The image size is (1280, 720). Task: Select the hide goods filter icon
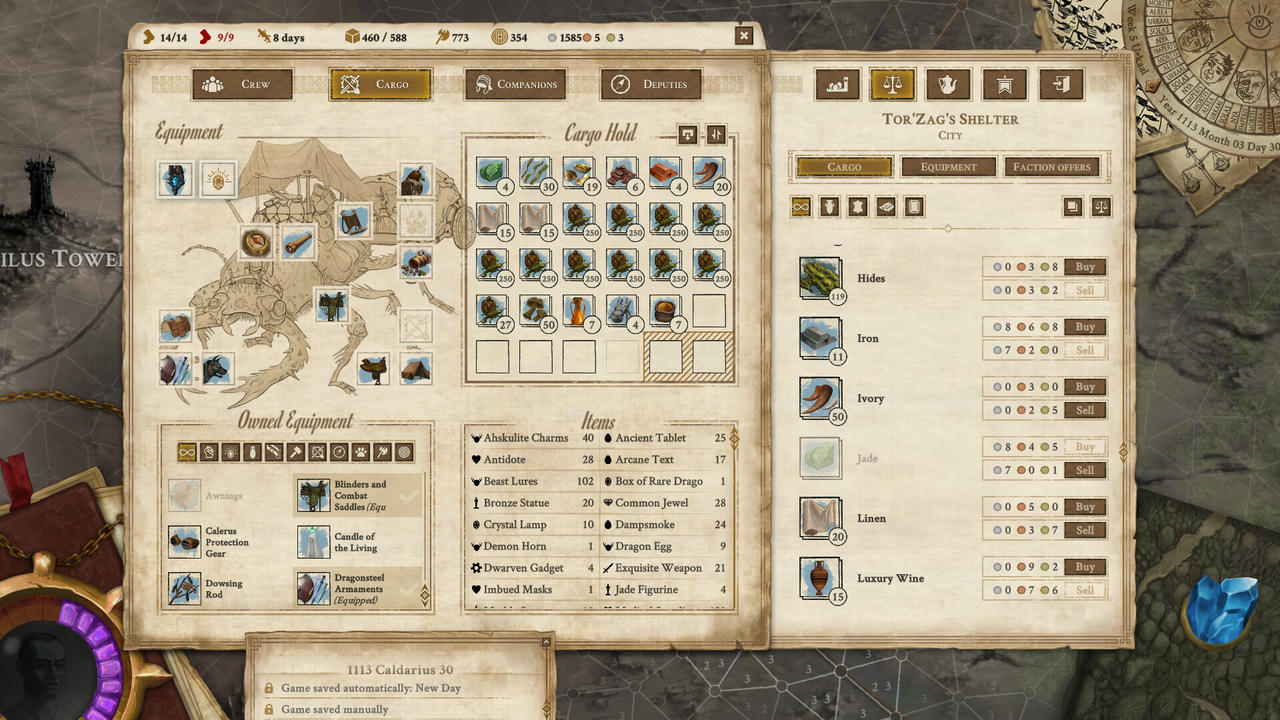[857, 207]
